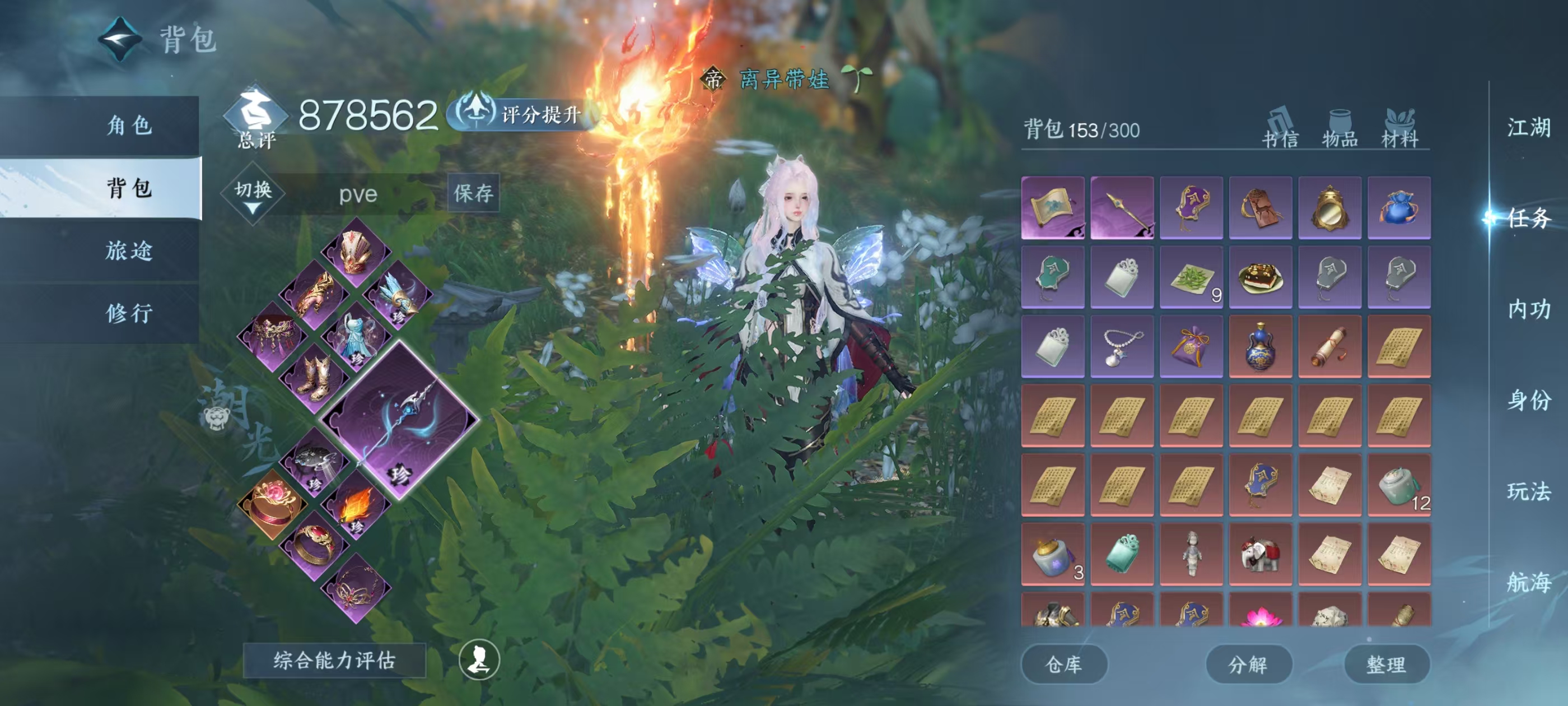Select the white elephant figurine item
The image size is (1568, 706).
(1260, 554)
